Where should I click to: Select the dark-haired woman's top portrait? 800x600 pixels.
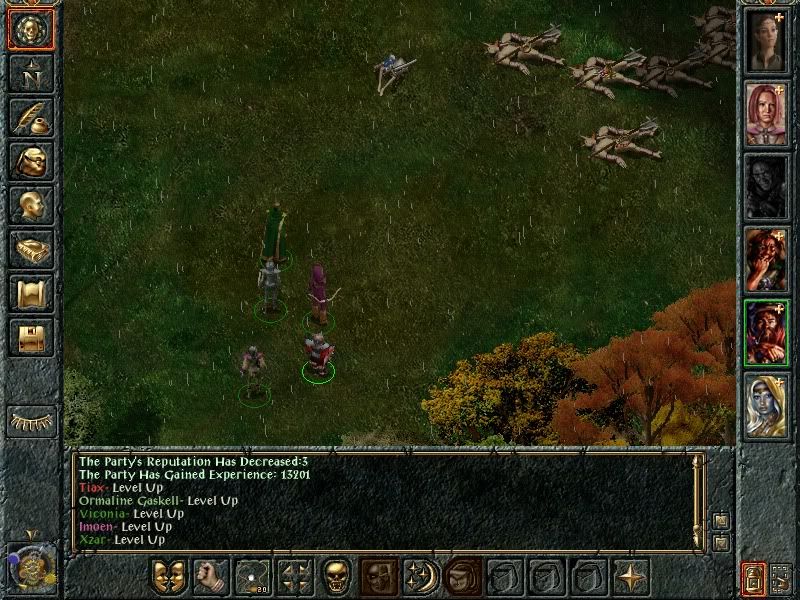click(x=766, y=41)
